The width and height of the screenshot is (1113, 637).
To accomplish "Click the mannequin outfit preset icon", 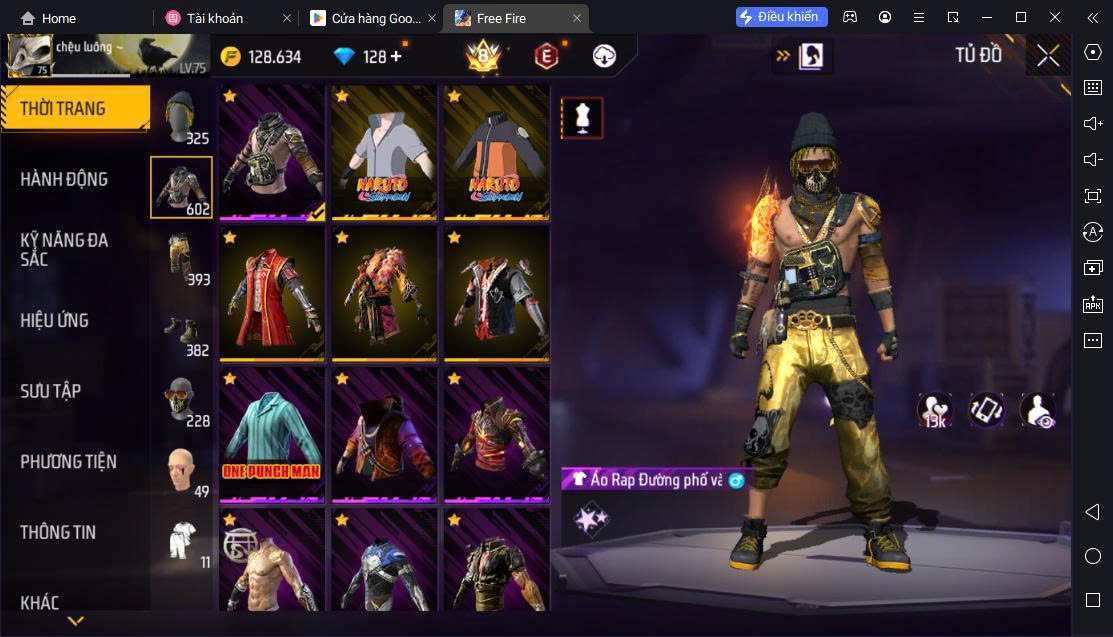I will [582, 118].
